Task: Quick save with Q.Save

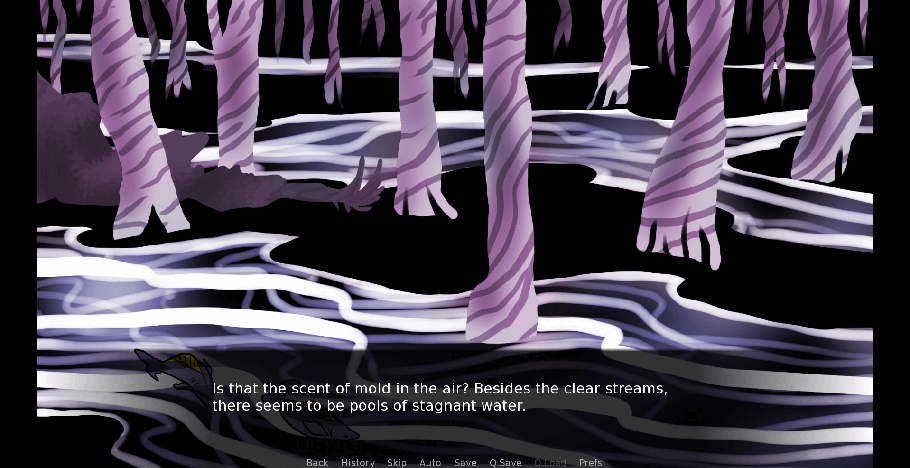Action: pos(505,462)
